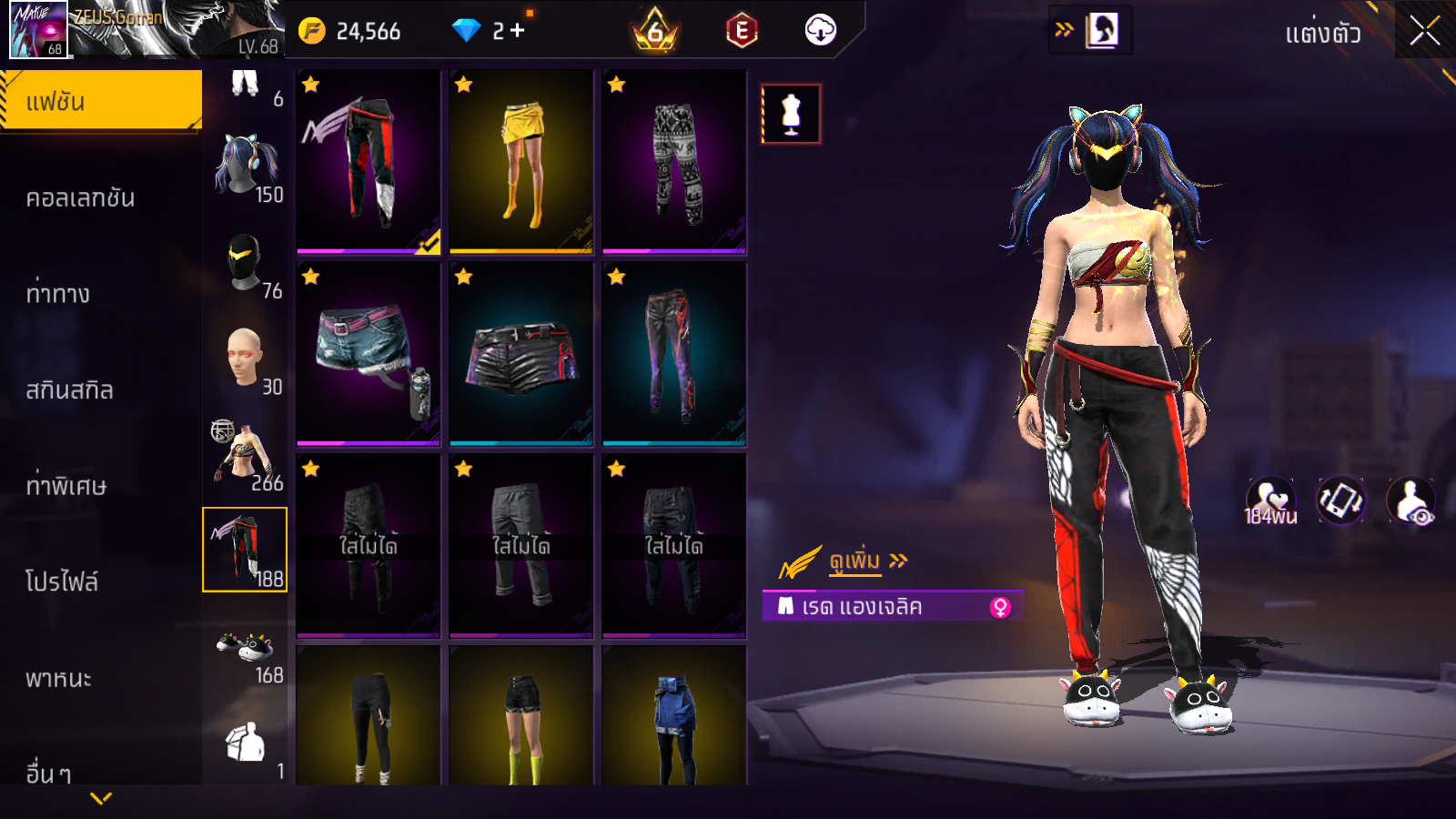Image resolution: width=1456 pixels, height=819 pixels.
Task: Close the dress-up screen
Action: [1424, 31]
